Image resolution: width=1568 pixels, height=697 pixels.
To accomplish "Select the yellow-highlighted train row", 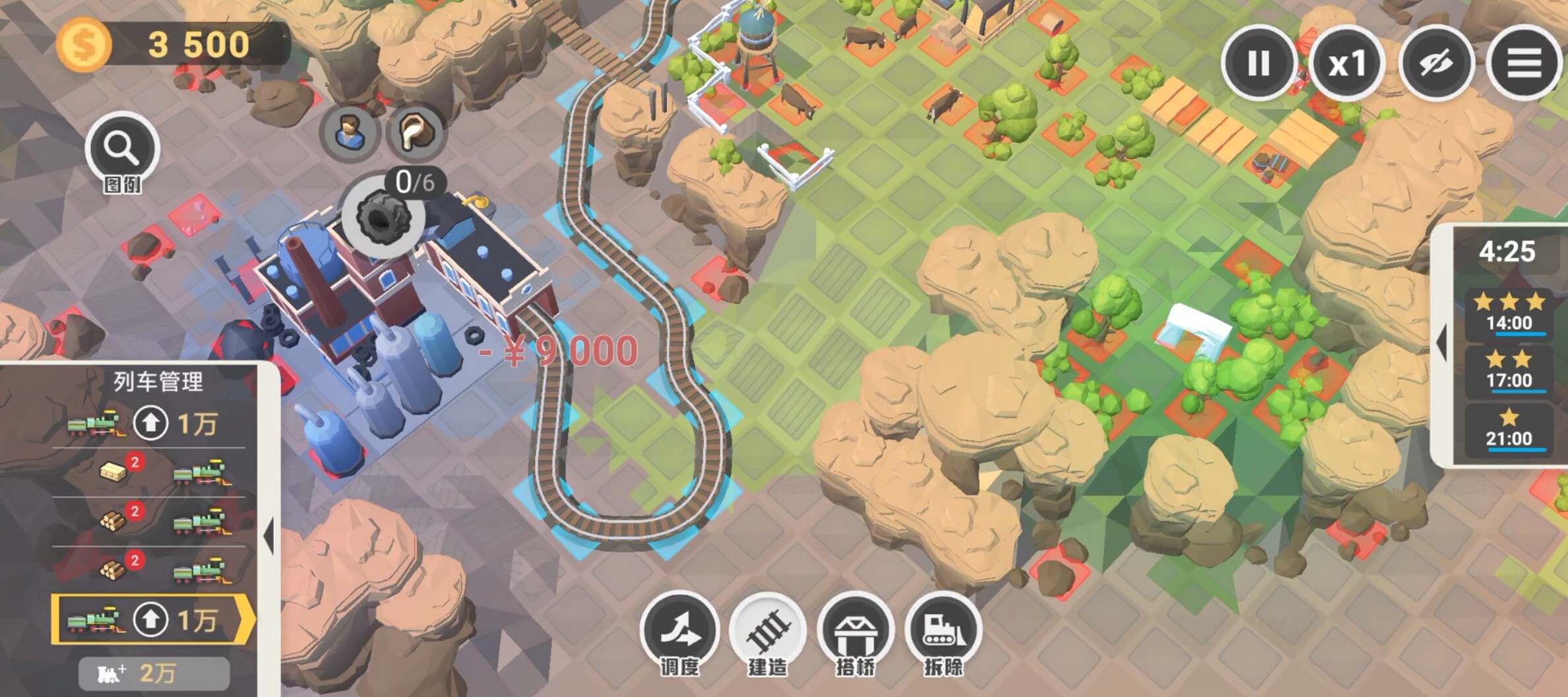I will click(x=92, y=620).
